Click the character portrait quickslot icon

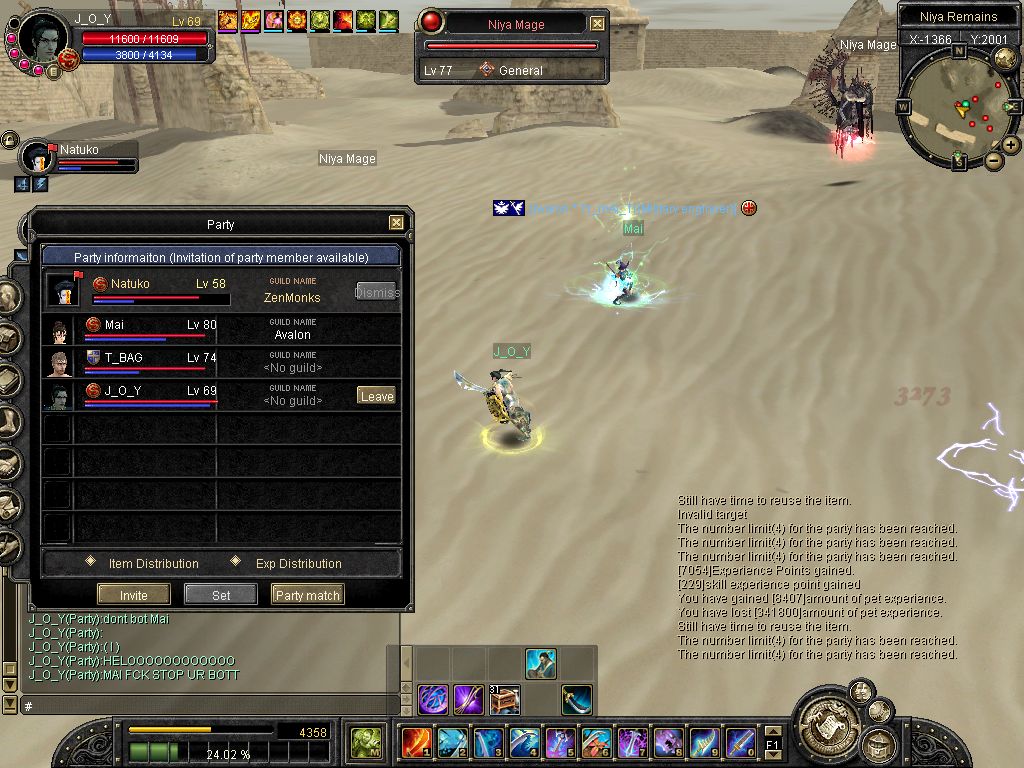541,664
